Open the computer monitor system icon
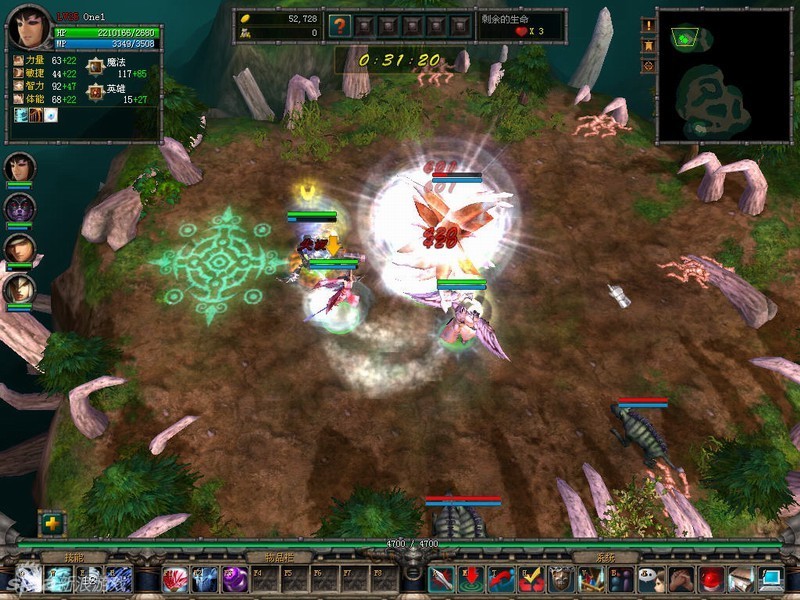Image resolution: width=800 pixels, height=600 pixels. [771, 579]
